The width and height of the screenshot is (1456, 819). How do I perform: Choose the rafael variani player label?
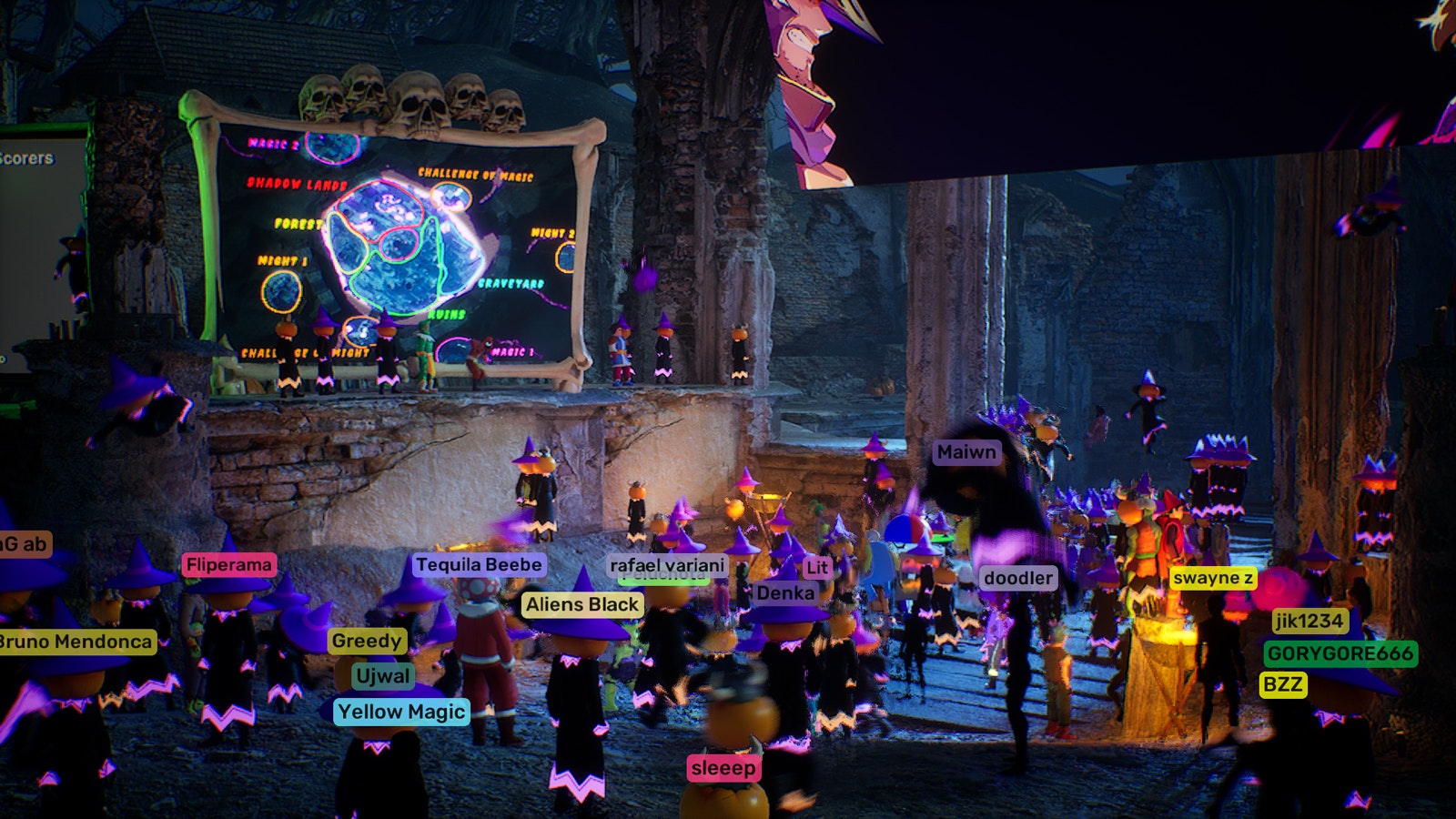(667, 565)
